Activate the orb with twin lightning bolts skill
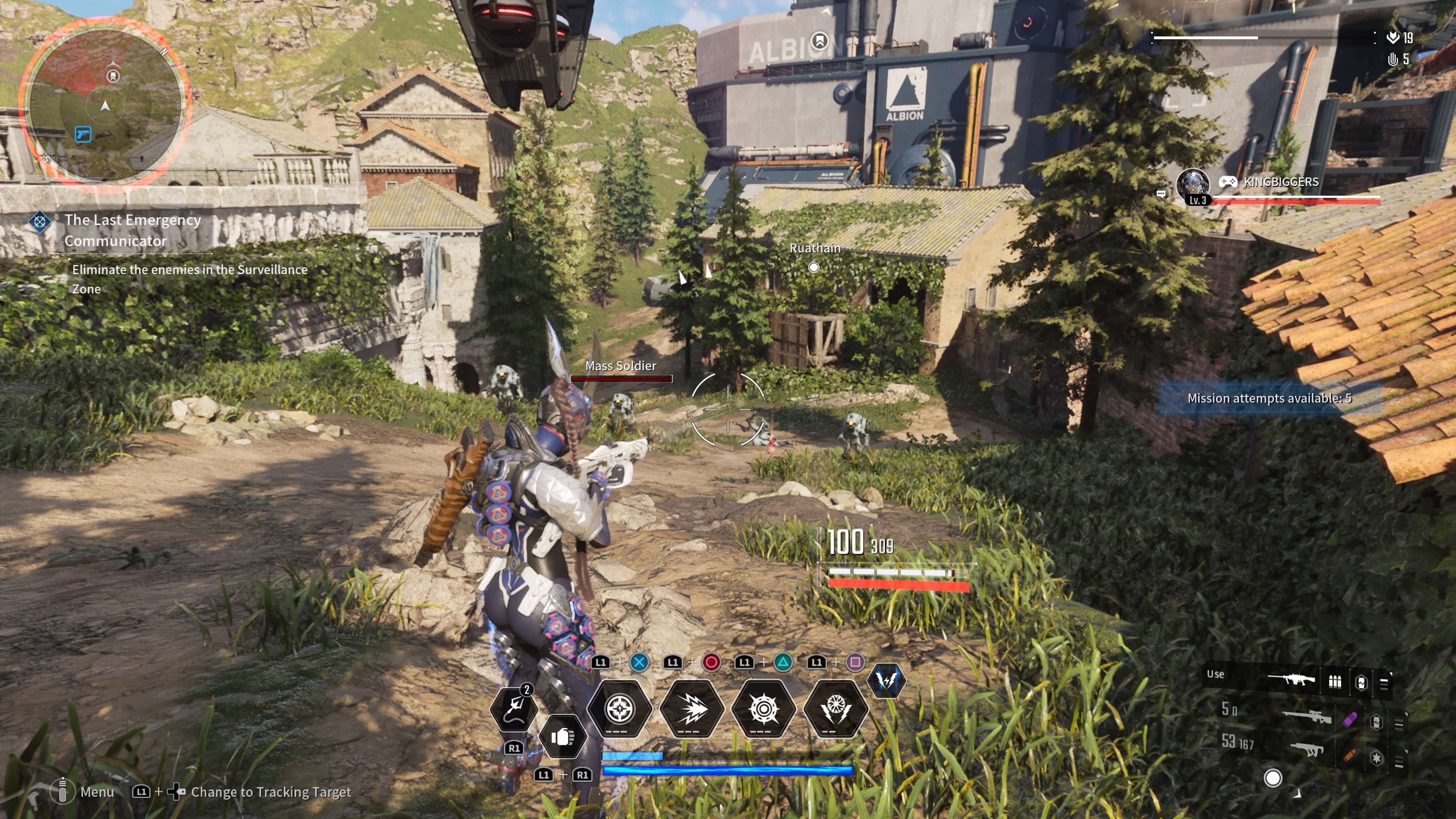 pos(835,709)
